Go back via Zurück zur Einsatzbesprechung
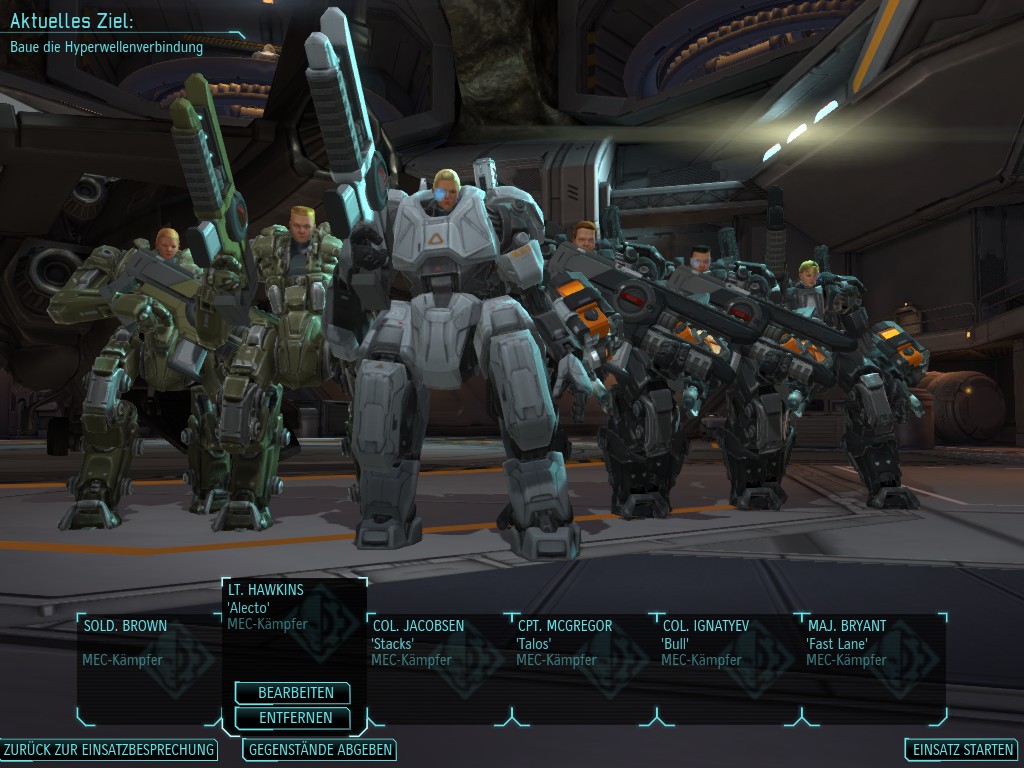The height and width of the screenshot is (768, 1024). tap(109, 750)
